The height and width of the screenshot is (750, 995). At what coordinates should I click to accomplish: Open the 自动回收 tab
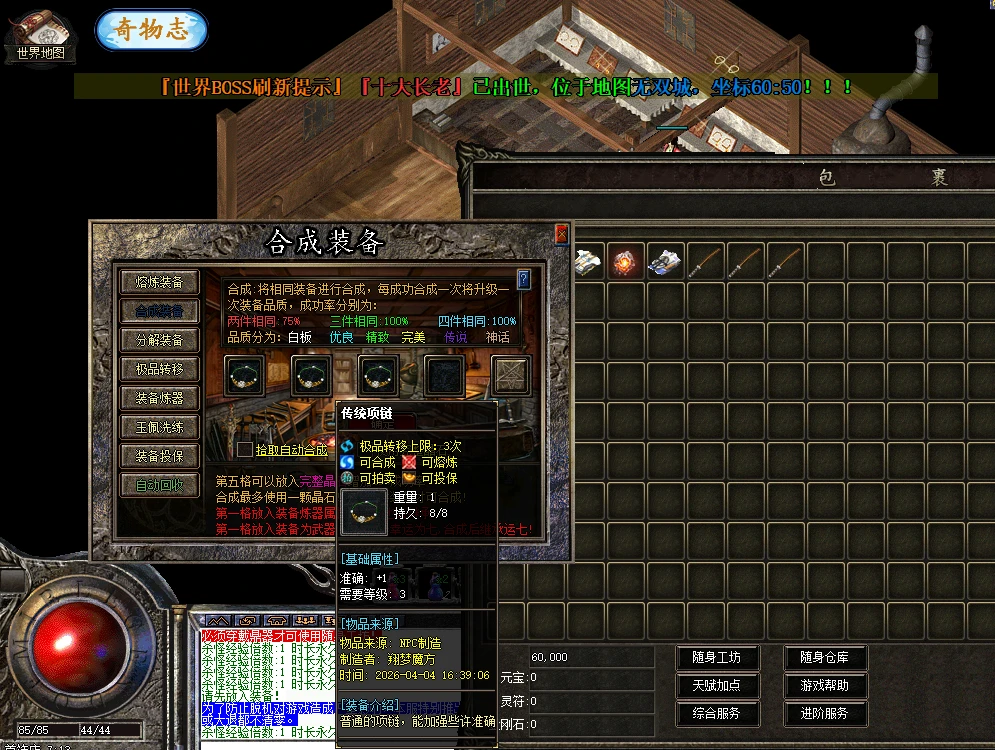coord(159,485)
